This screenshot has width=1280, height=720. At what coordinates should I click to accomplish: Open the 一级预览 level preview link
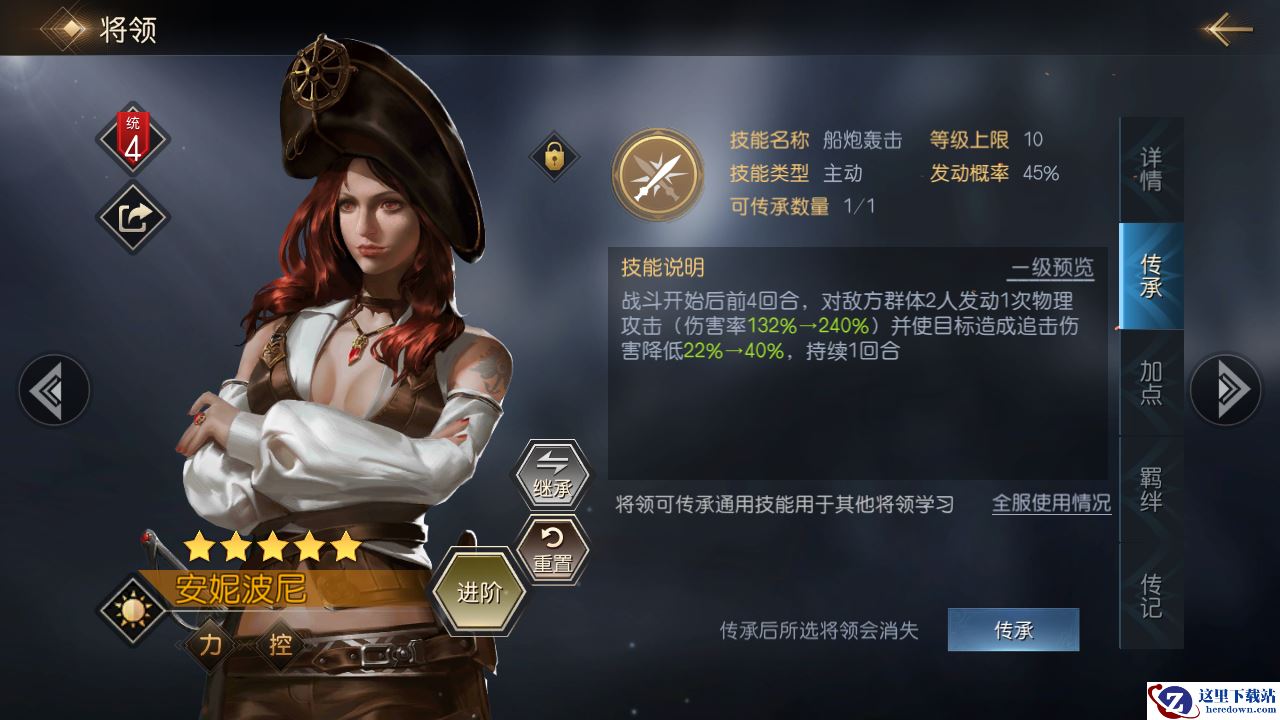pos(1051,268)
